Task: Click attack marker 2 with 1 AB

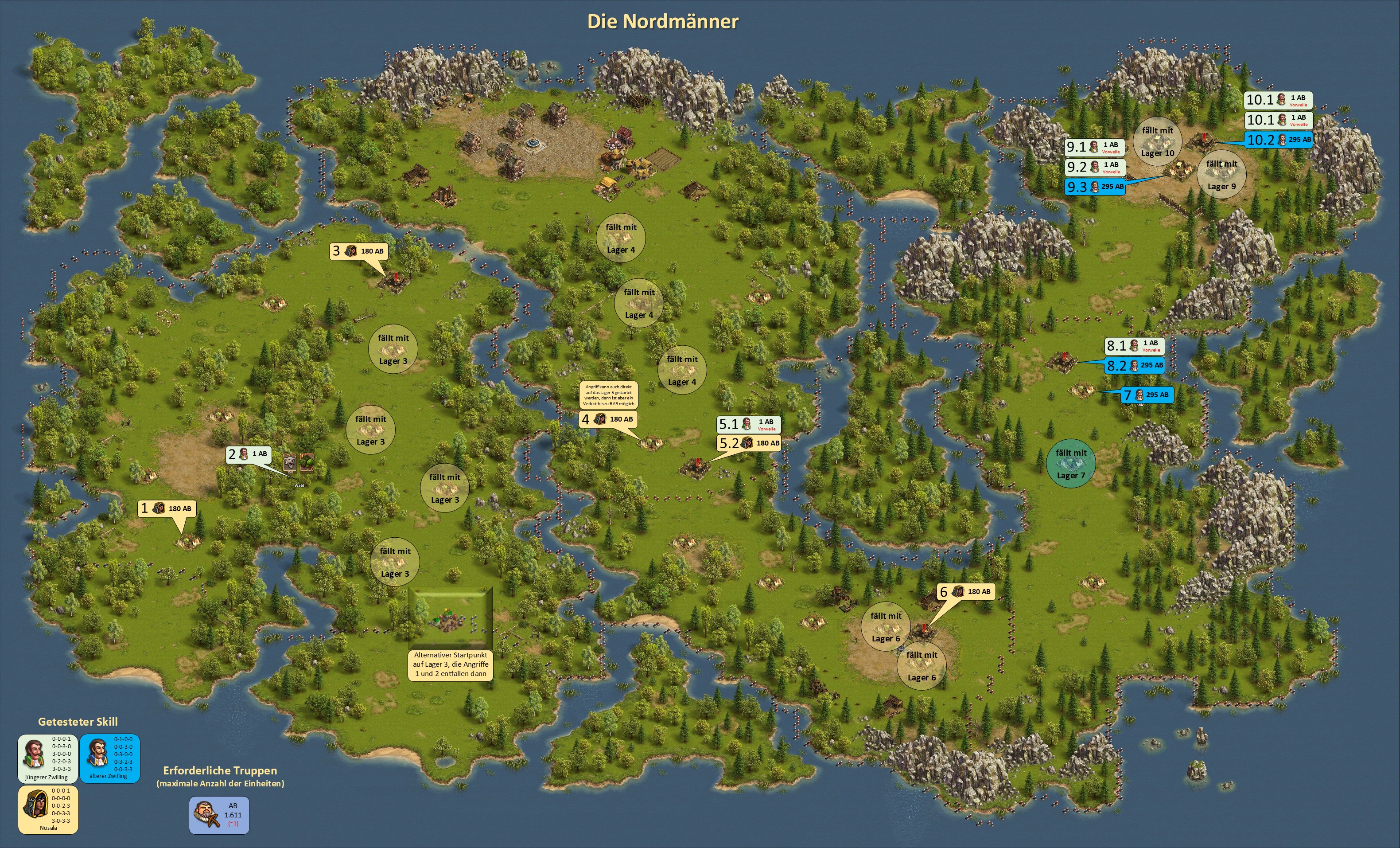Action: (x=248, y=454)
